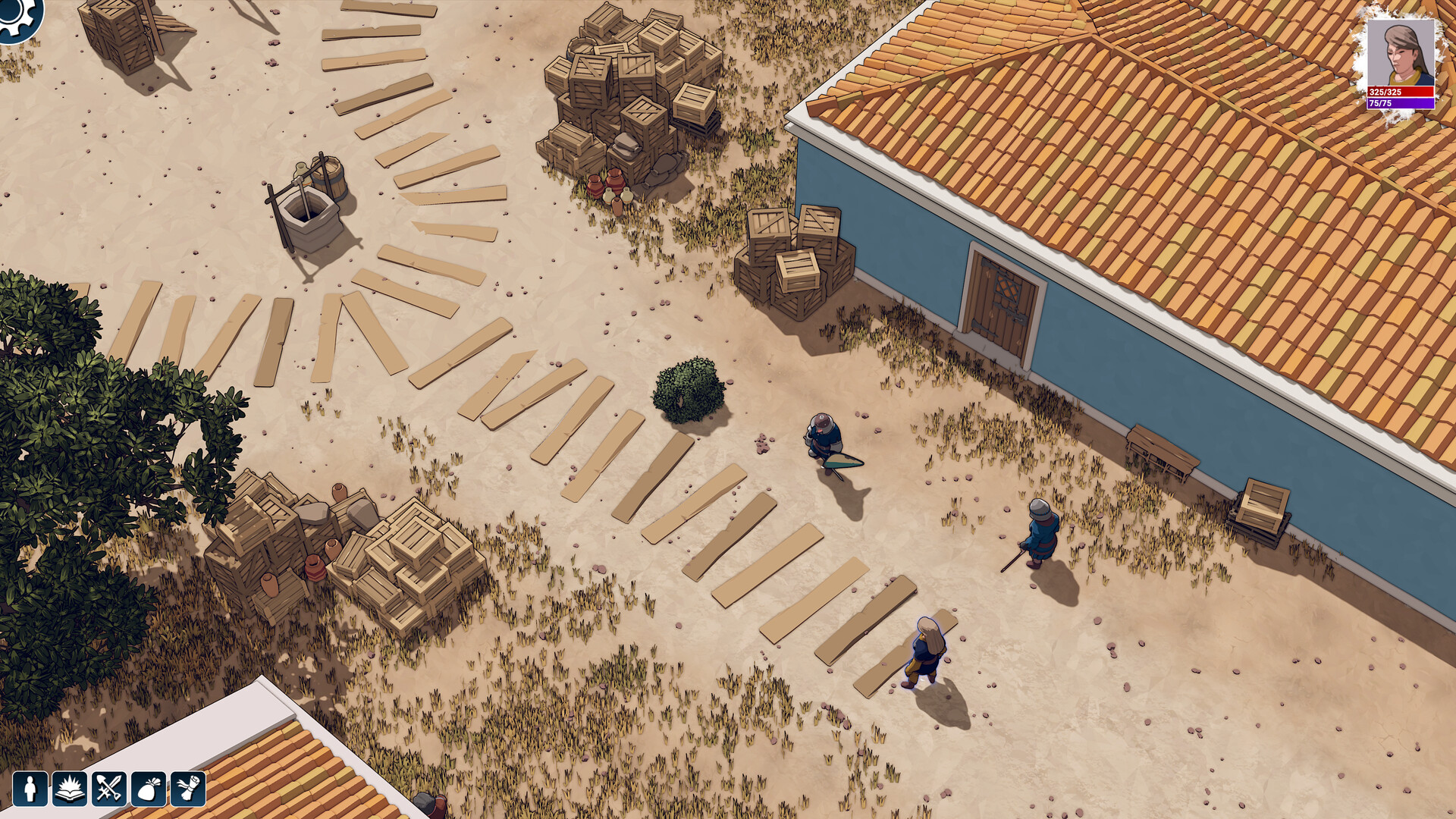Open the inventory bag icon
Screen dimensions: 1456x819
149,790
